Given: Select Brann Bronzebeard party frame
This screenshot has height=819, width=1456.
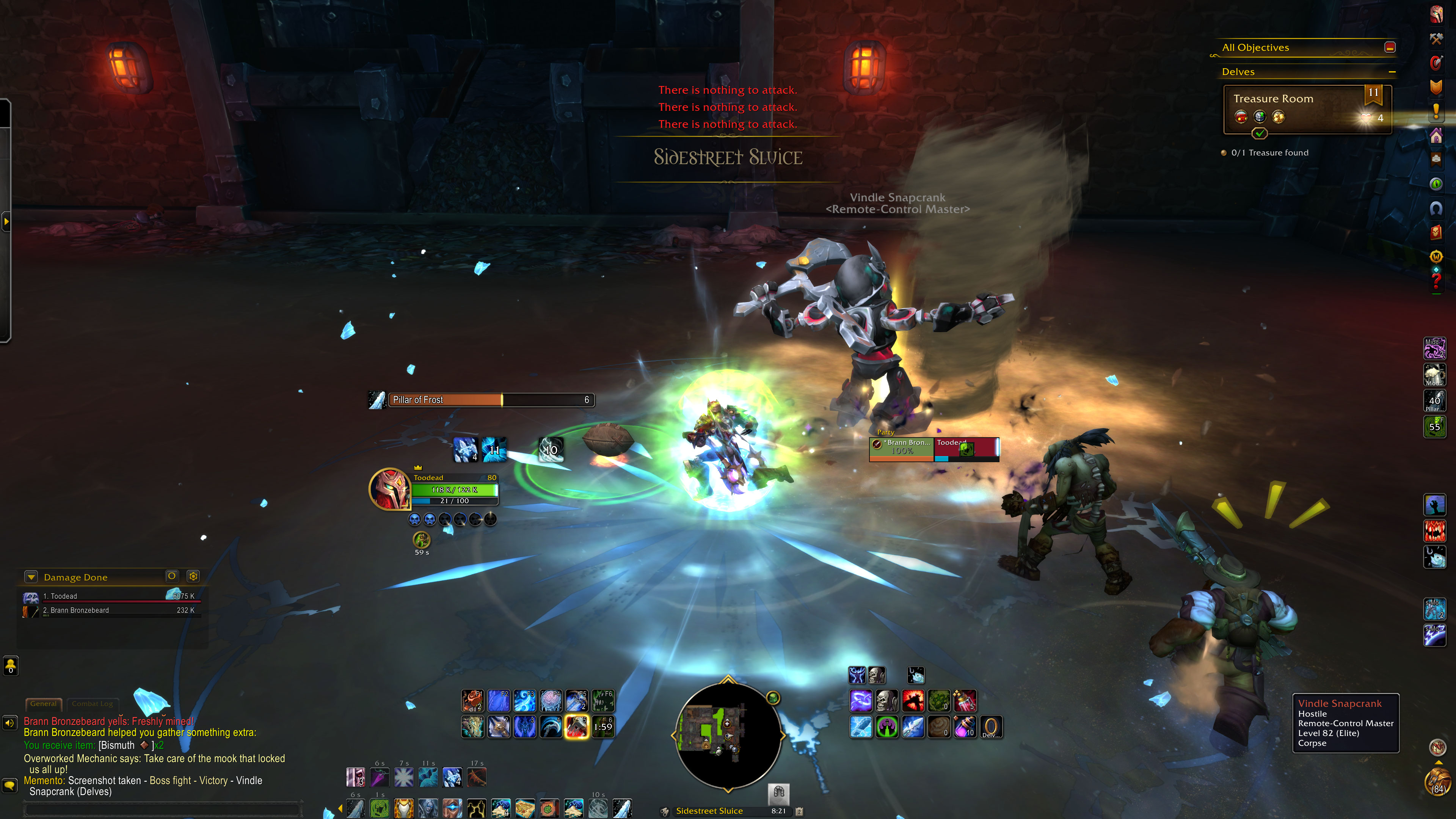Looking at the screenshot, I should (902, 447).
